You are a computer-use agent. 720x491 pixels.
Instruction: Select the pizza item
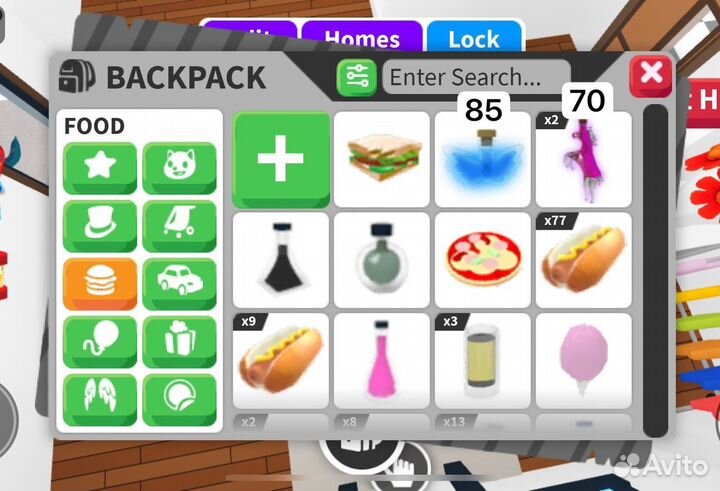point(482,260)
